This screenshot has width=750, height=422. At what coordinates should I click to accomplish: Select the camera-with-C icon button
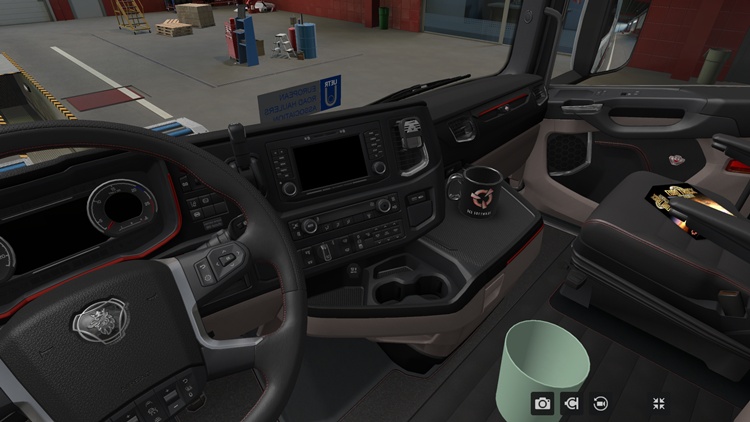pos(572,403)
